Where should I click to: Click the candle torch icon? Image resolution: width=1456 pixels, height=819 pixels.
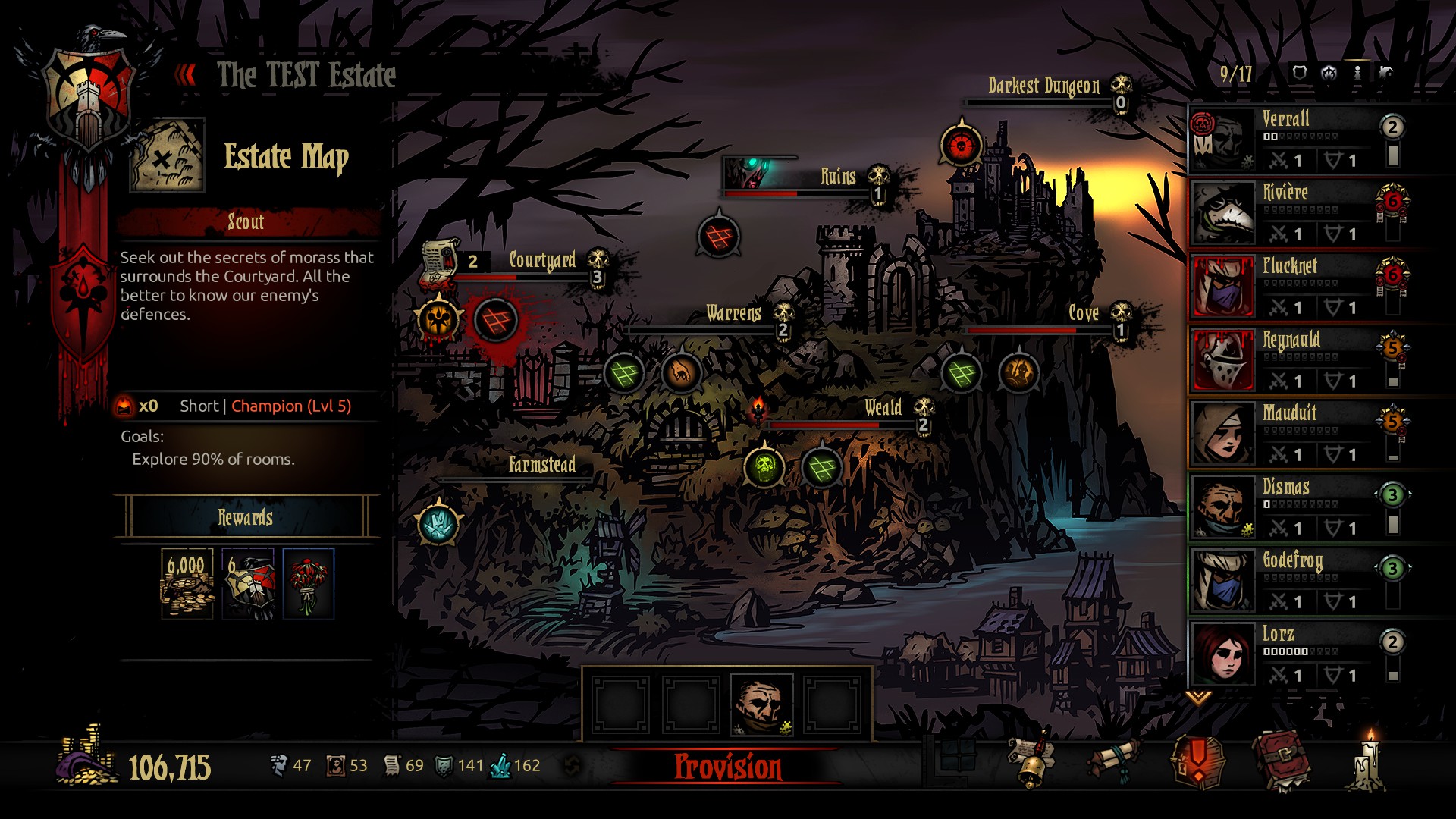point(1369,762)
